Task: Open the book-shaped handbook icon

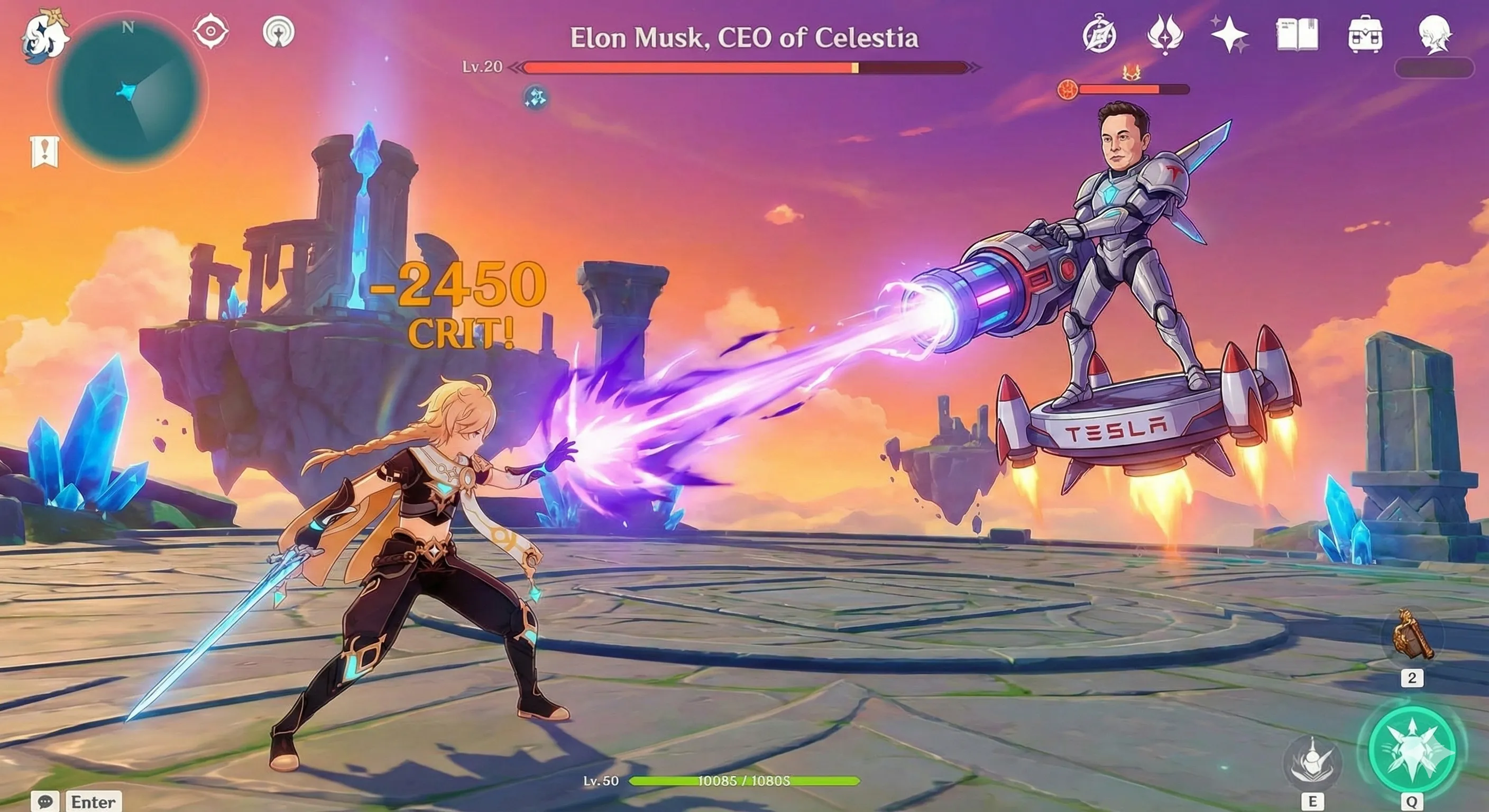Action: [1297, 35]
